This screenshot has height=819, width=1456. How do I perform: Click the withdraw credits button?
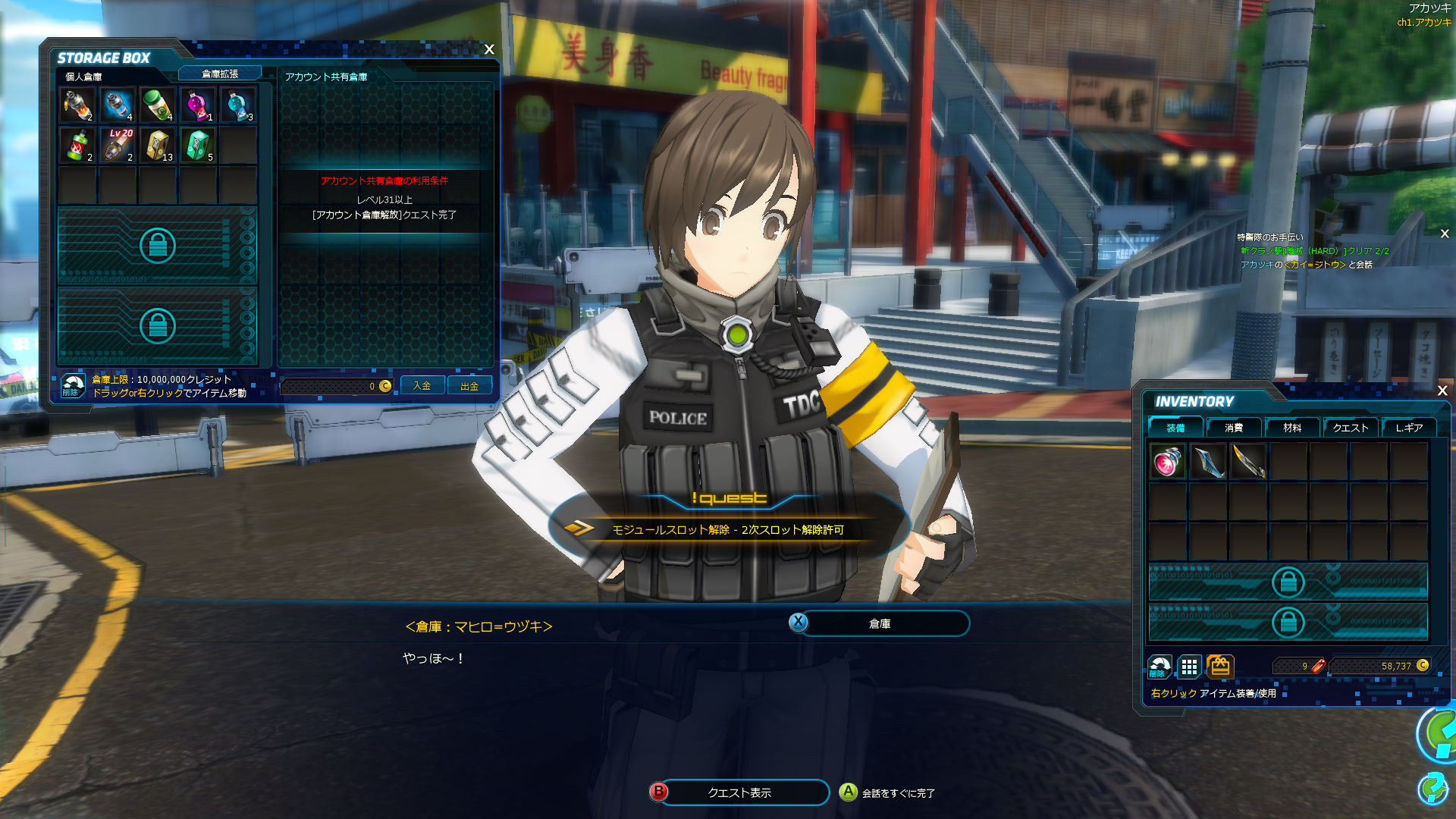(x=469, y=386)
